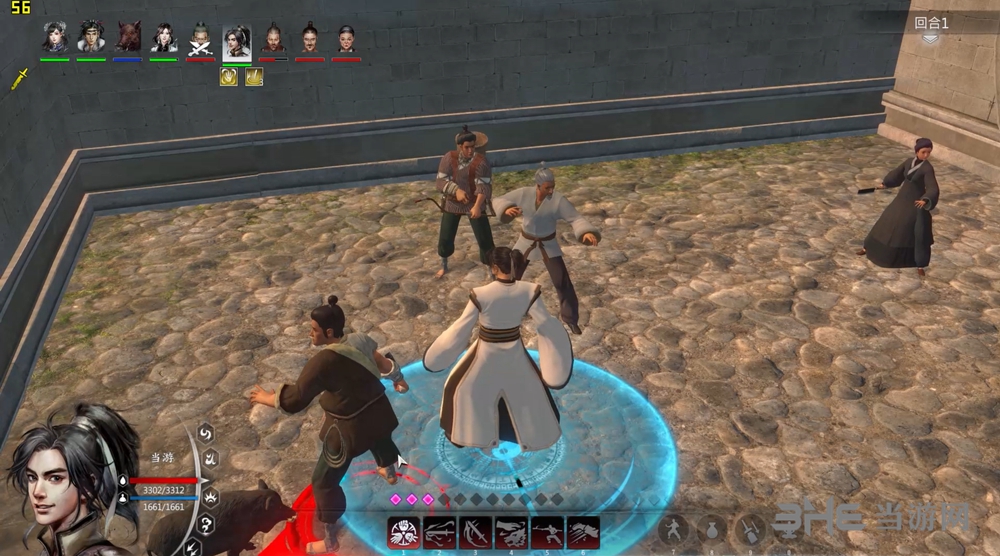Activate the spiked burst hexagon button
Screen dimensions: 1000x556
click(211, 496)
